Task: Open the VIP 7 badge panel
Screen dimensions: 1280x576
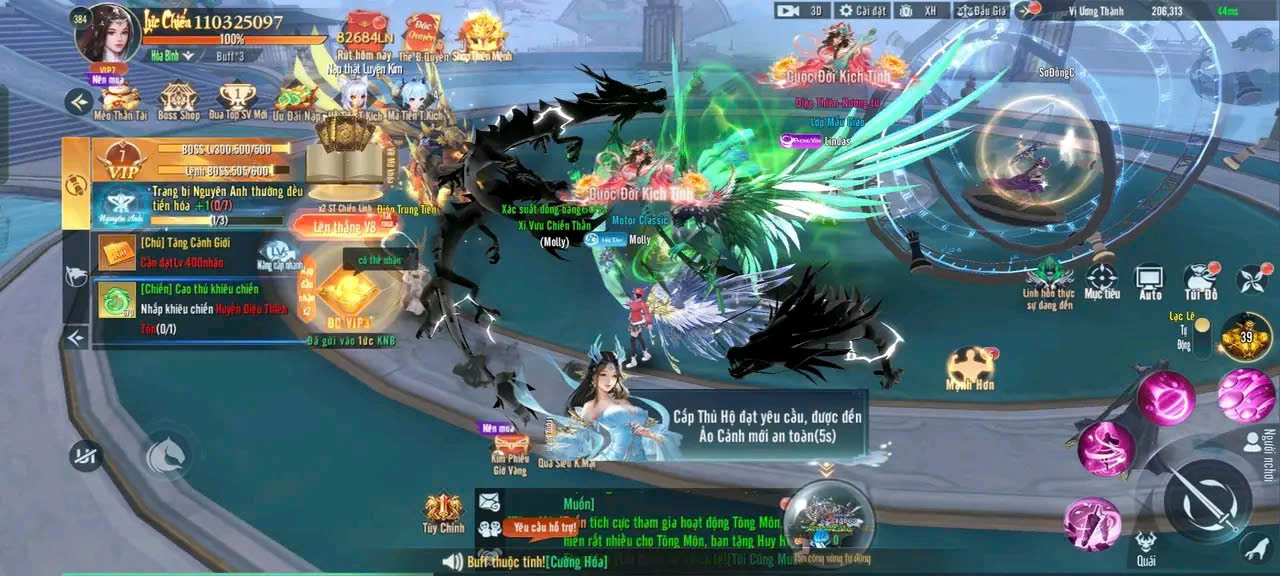Action: coord(120,161)
